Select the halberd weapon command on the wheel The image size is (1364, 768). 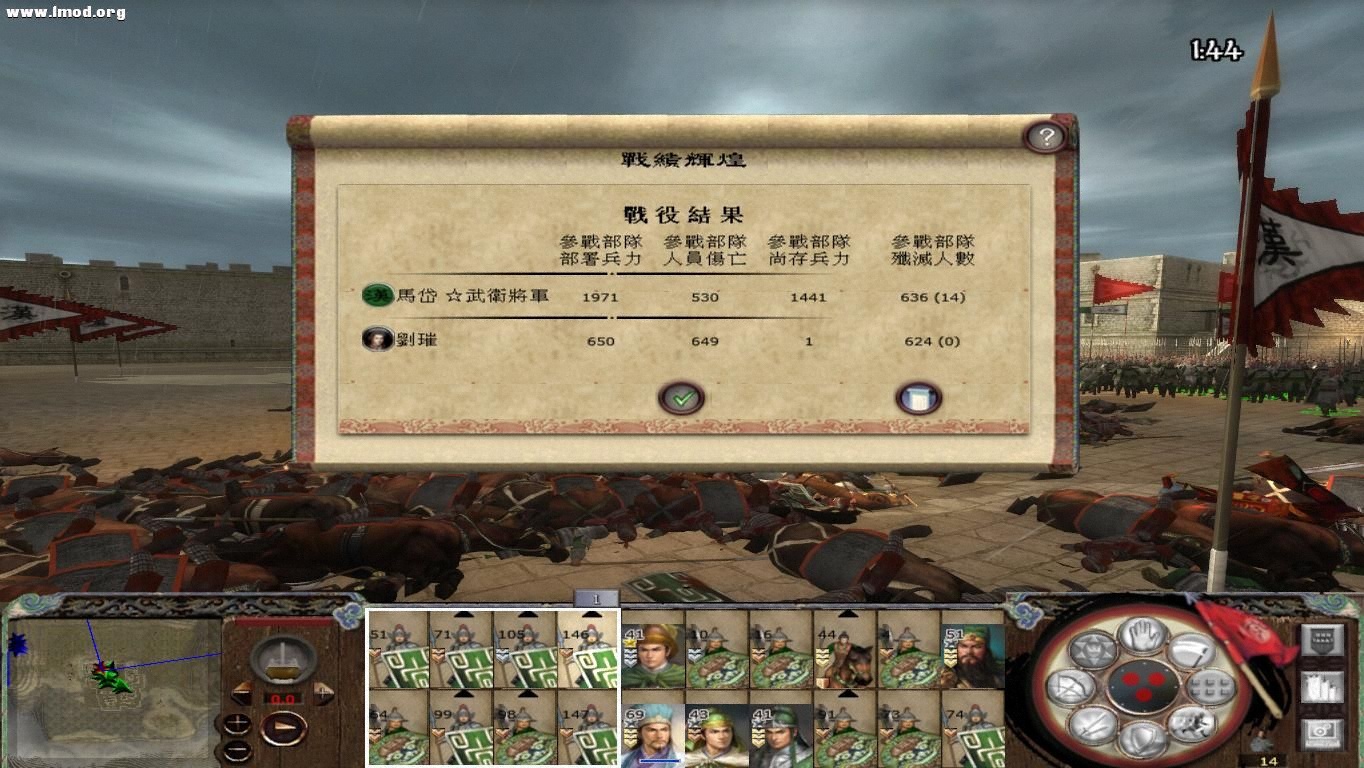pyautogui.click(x=1193, y=652)
